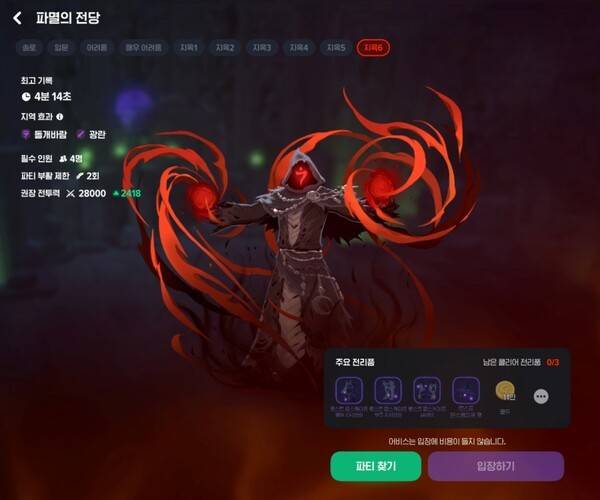
Task: Select the 지옥2 tab
Action: [225, 48]
